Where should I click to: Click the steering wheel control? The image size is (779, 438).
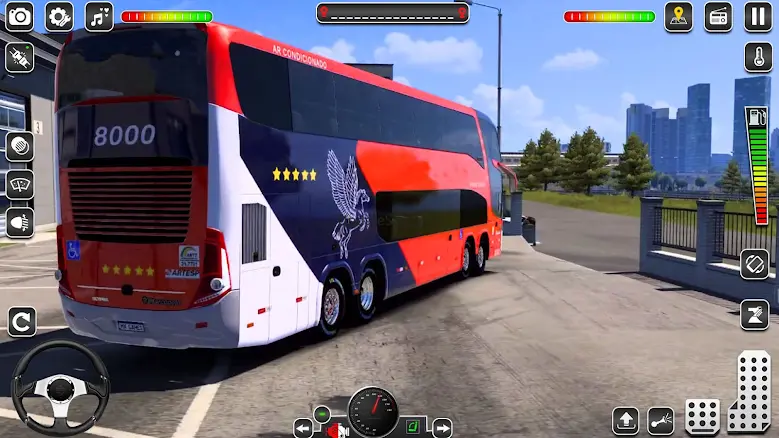coord(60,388)
